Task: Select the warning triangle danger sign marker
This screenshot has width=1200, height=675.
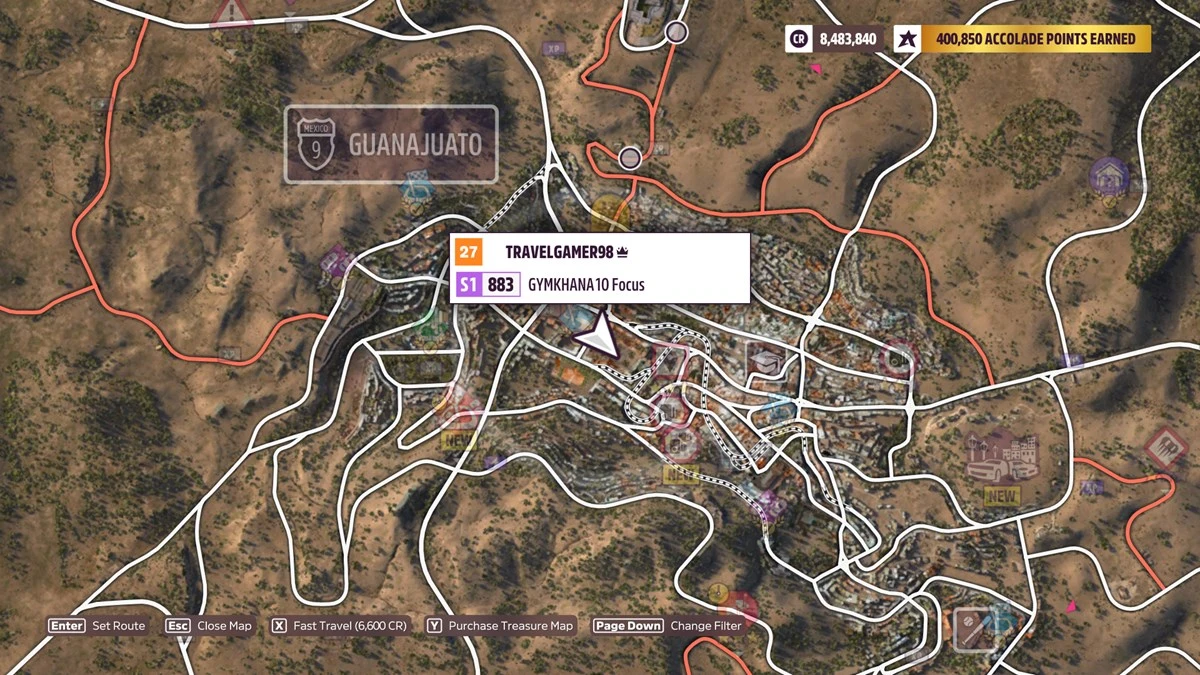Action: point(232,13)
